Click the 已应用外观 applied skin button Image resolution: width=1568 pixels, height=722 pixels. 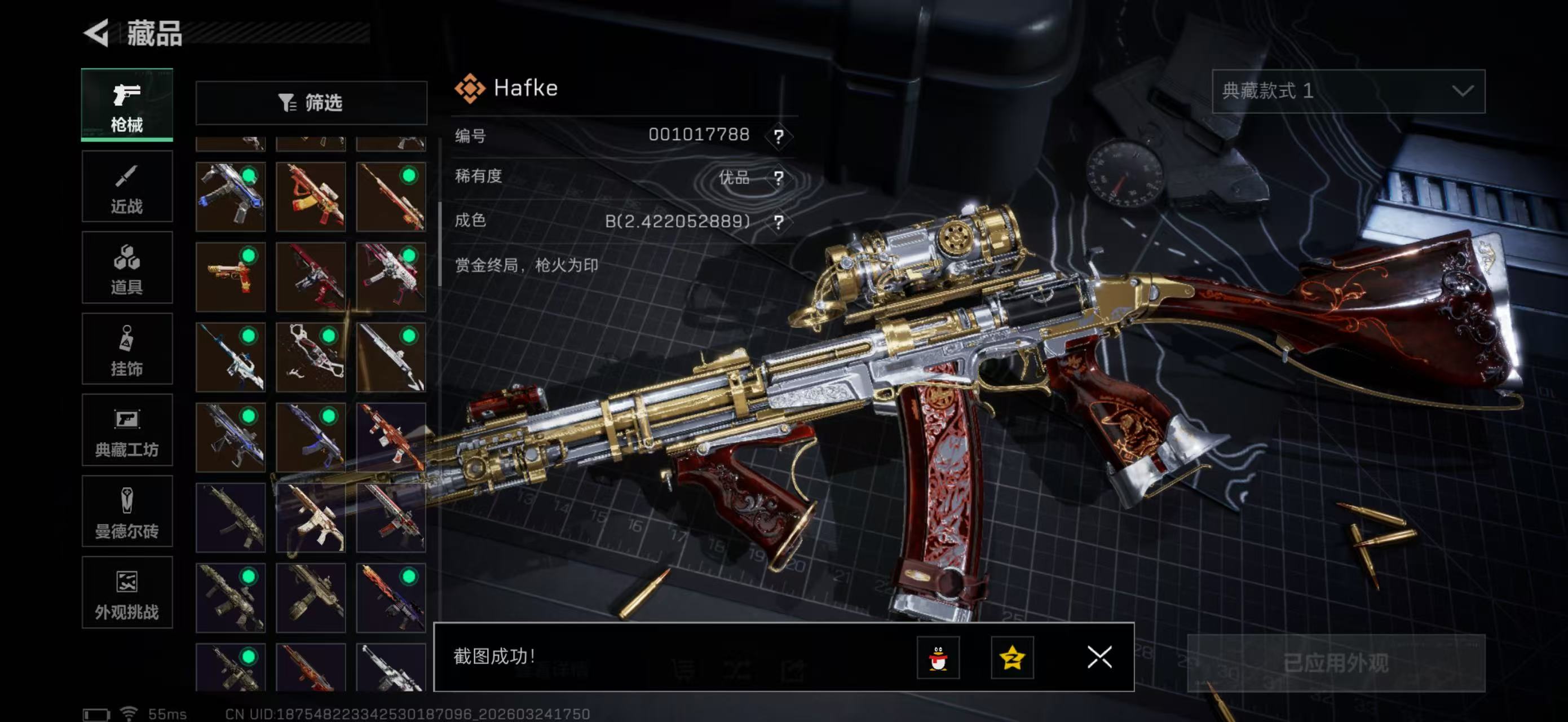pyautogui.click(x=1336, y=663)
